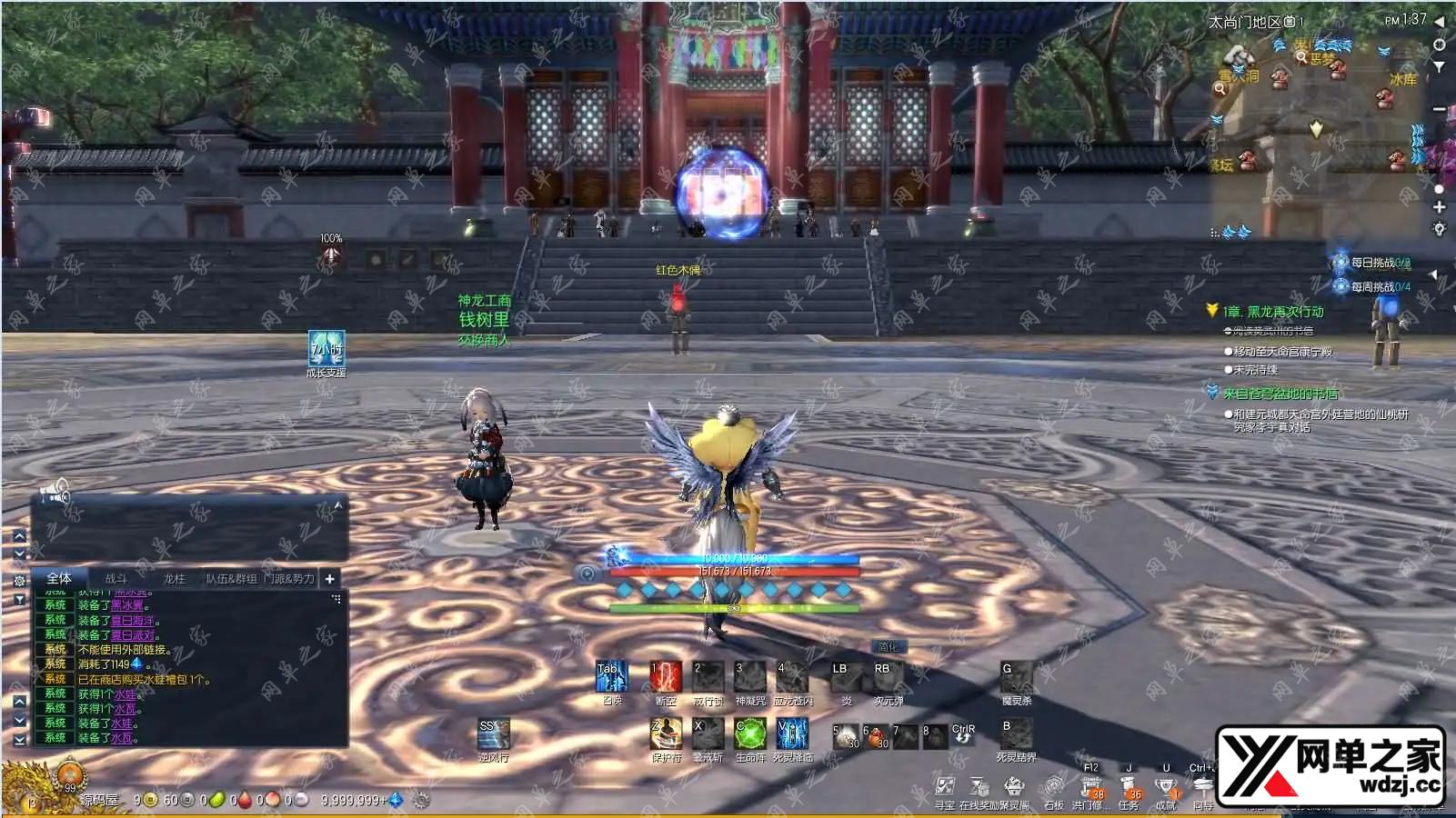1456x818 pixels.
Task: Open the 成就 achievements menu
Action: [x=1166, y=788]
